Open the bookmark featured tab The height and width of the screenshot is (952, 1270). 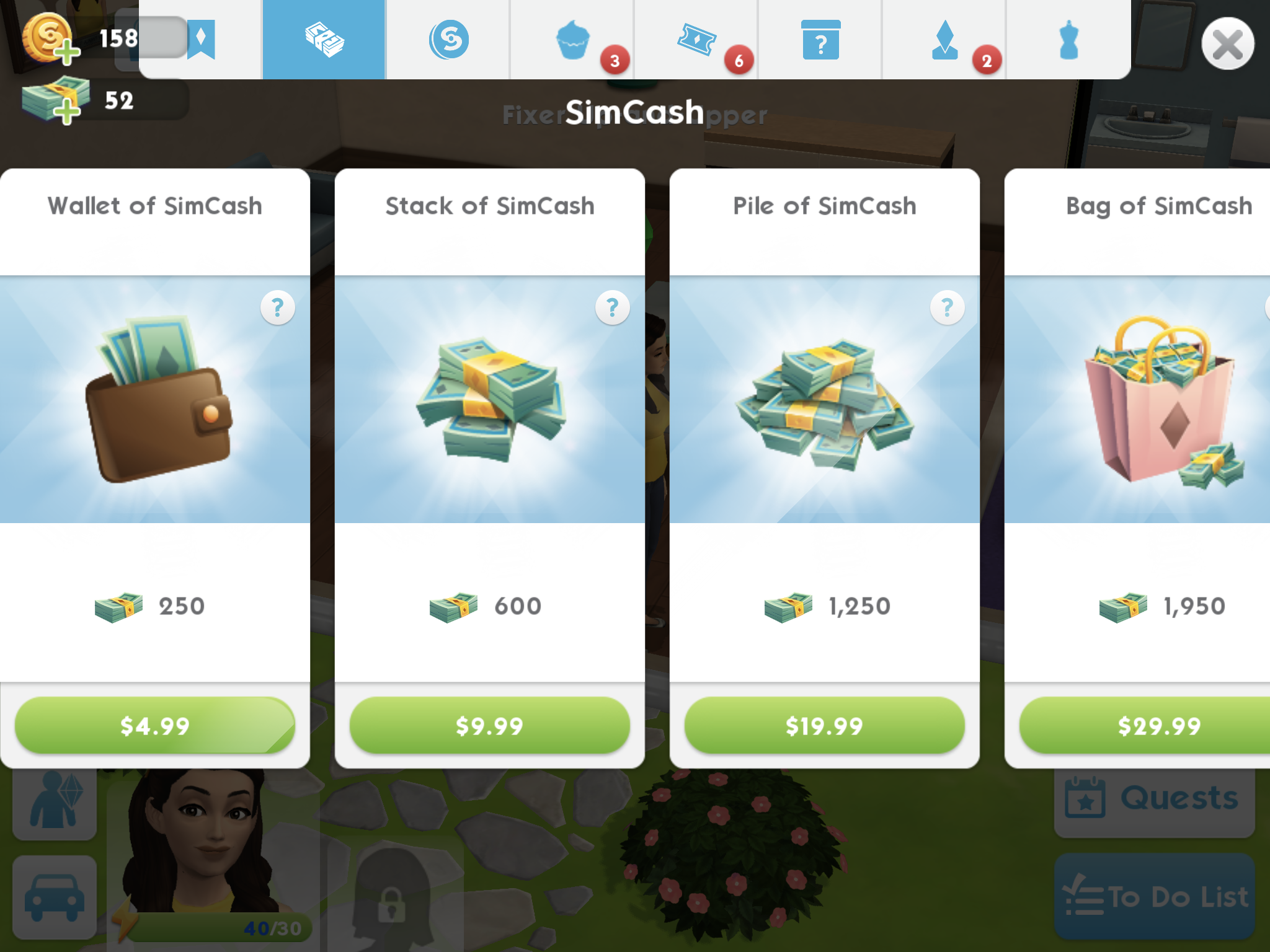pyautogui.click(x=201, y=40)
